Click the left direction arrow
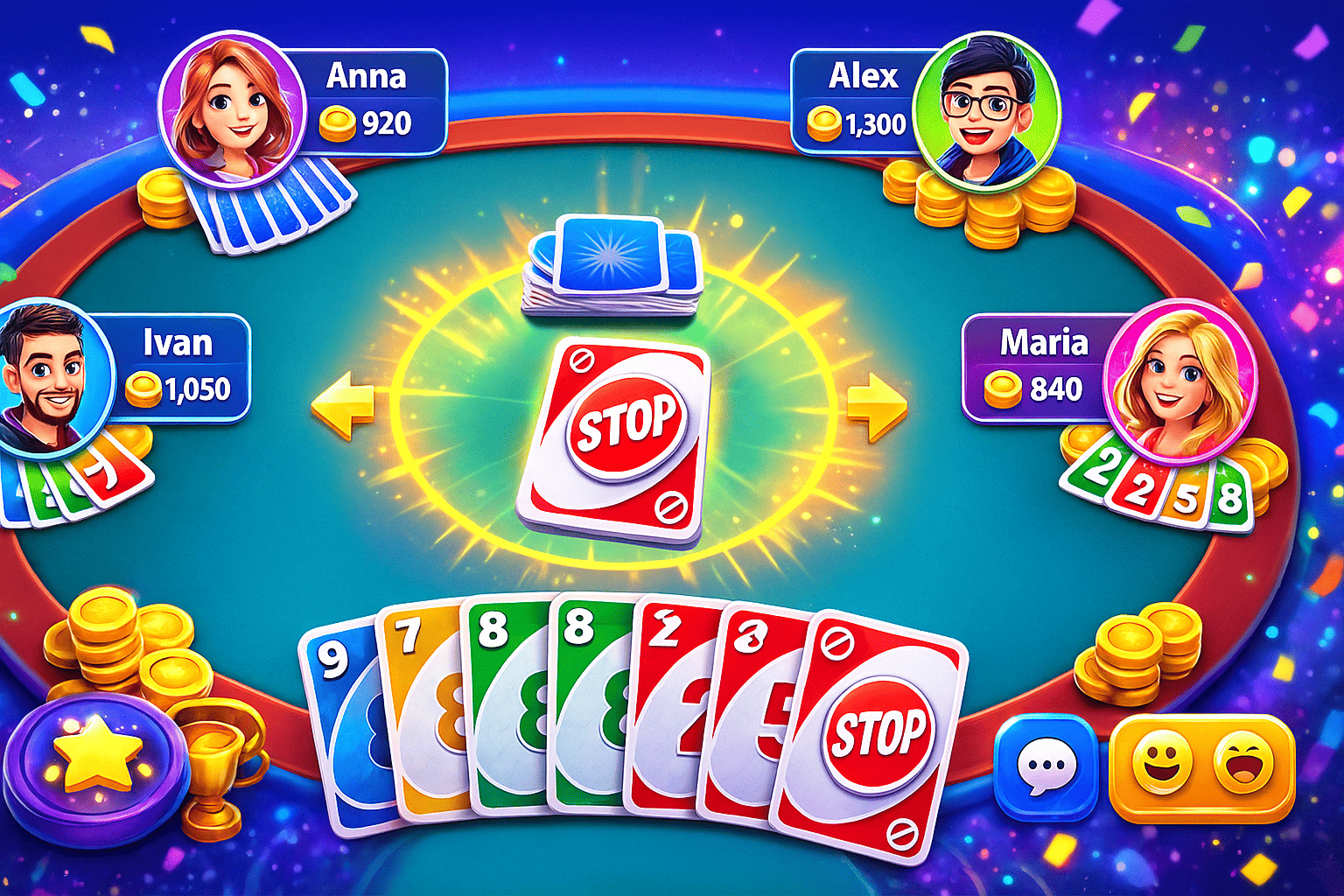The image size is (1344, 896). click(344, 405)
